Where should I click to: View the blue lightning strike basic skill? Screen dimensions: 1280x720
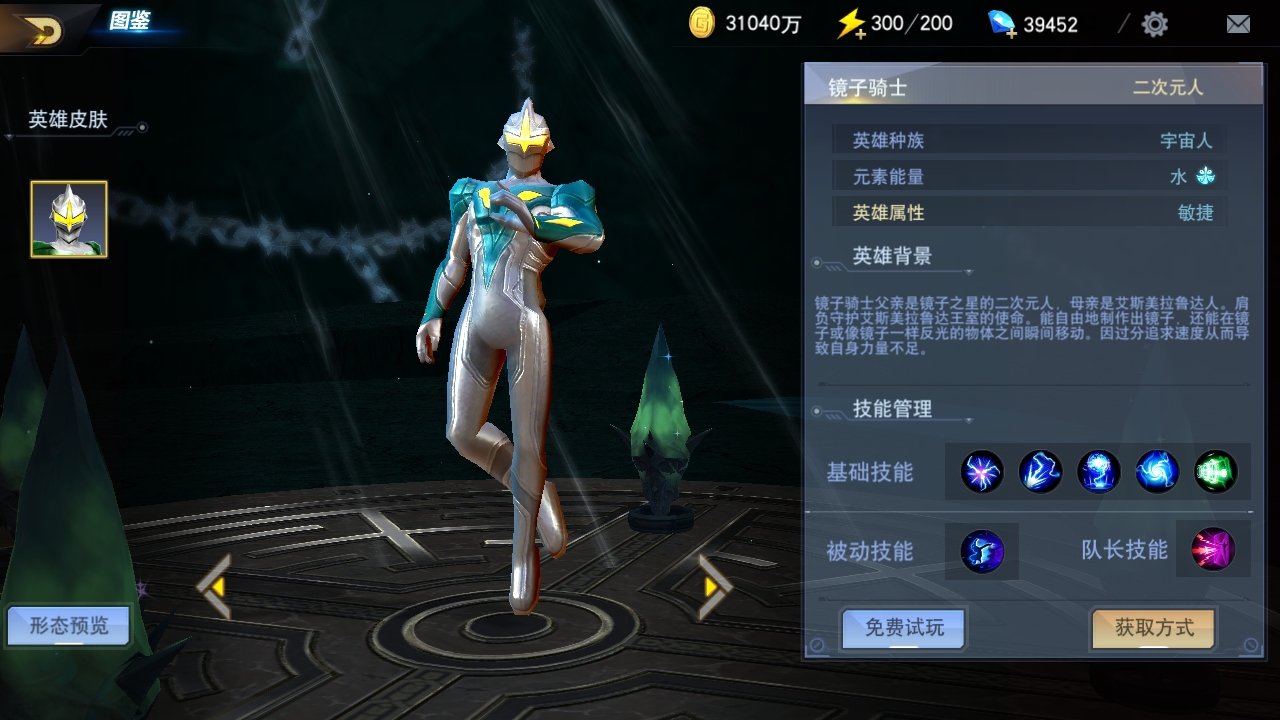pyautogui.click(x=1040, y=472)
